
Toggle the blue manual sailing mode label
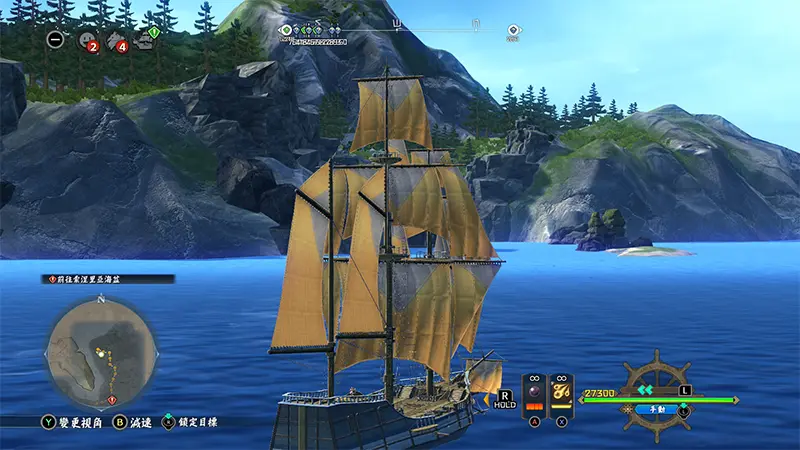point(656,409)
